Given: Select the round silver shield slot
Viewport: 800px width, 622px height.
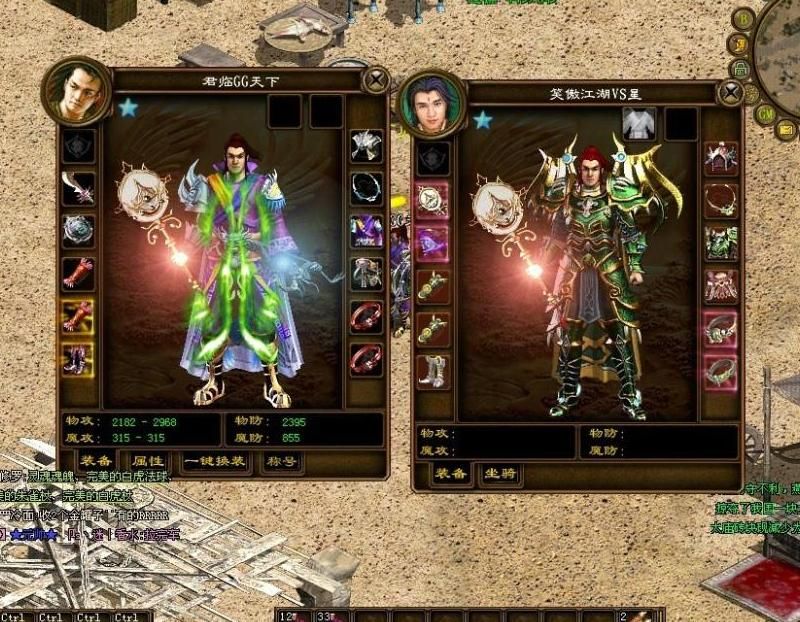Looking at the screenshot, I should click(x=78, y=230).
